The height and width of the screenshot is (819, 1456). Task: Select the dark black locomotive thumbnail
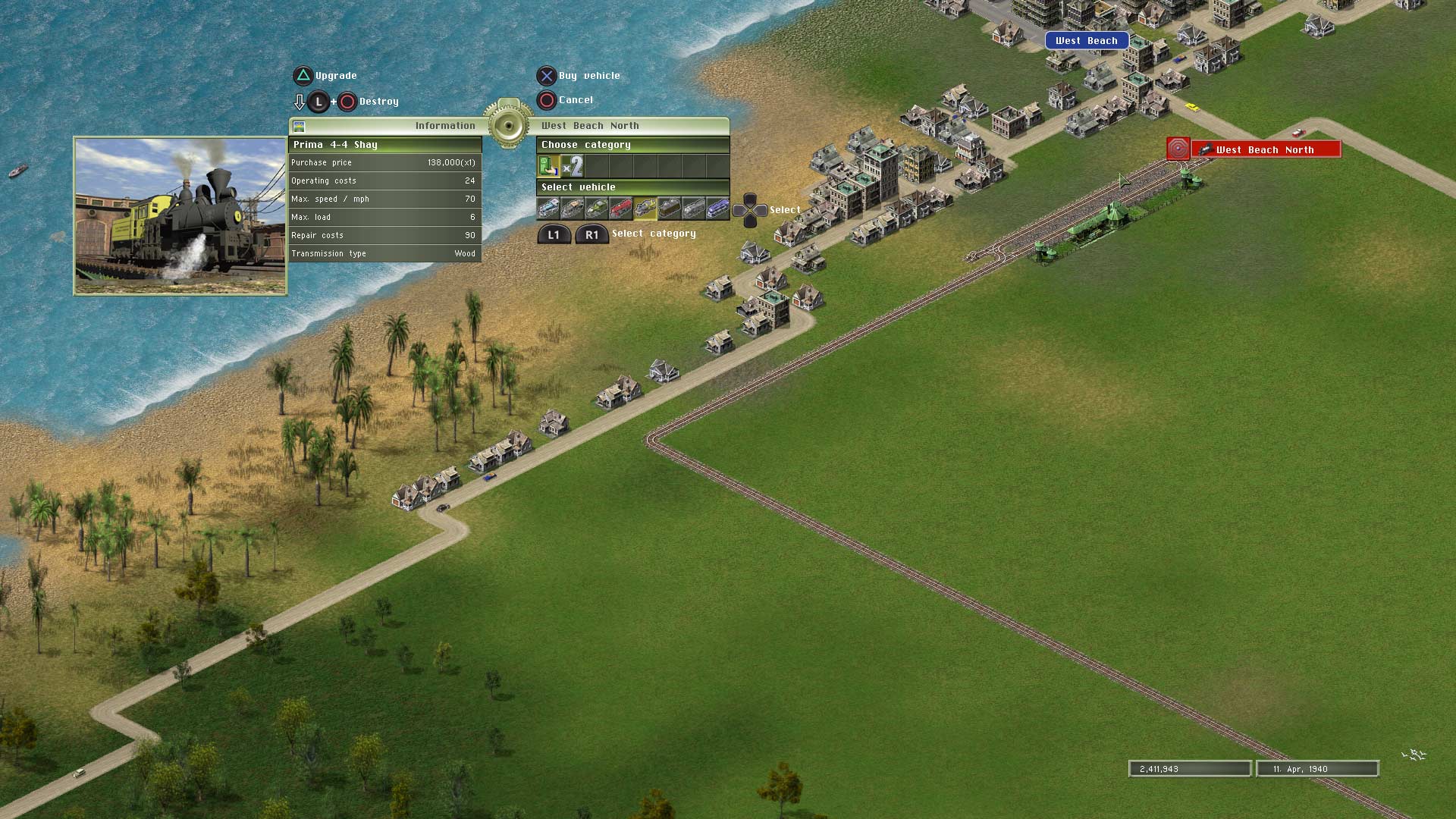point(670,209)
